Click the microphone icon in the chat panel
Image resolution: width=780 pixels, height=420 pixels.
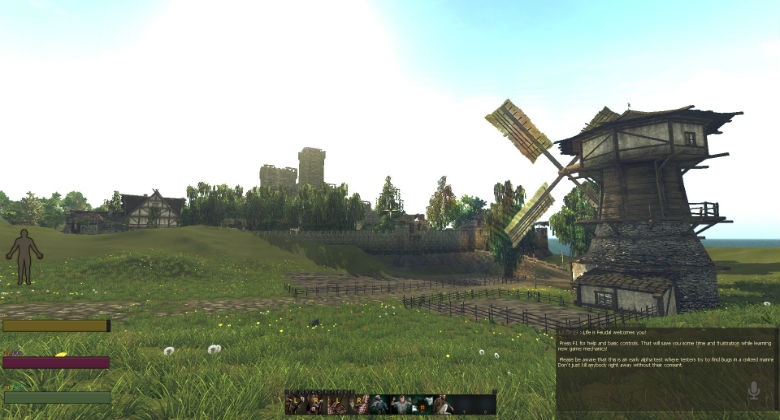753,390
